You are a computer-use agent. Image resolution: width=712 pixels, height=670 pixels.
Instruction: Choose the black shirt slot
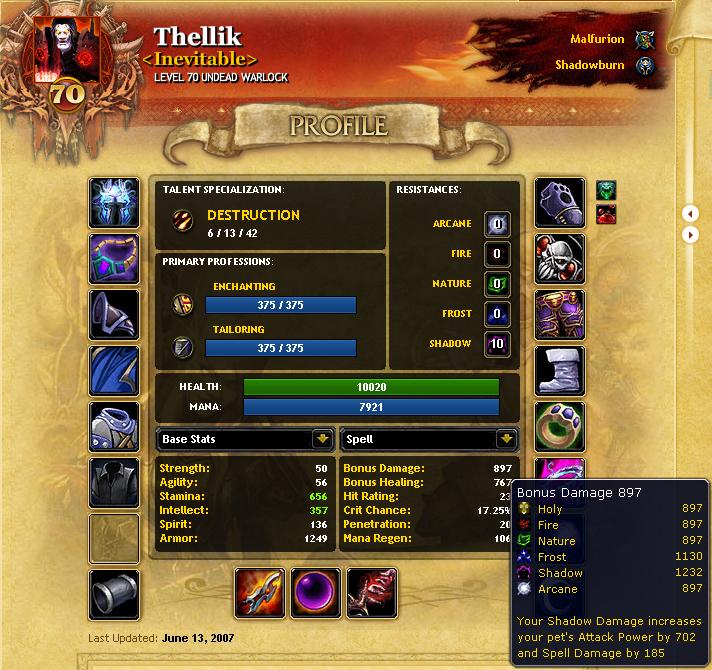tap(113, 483)
